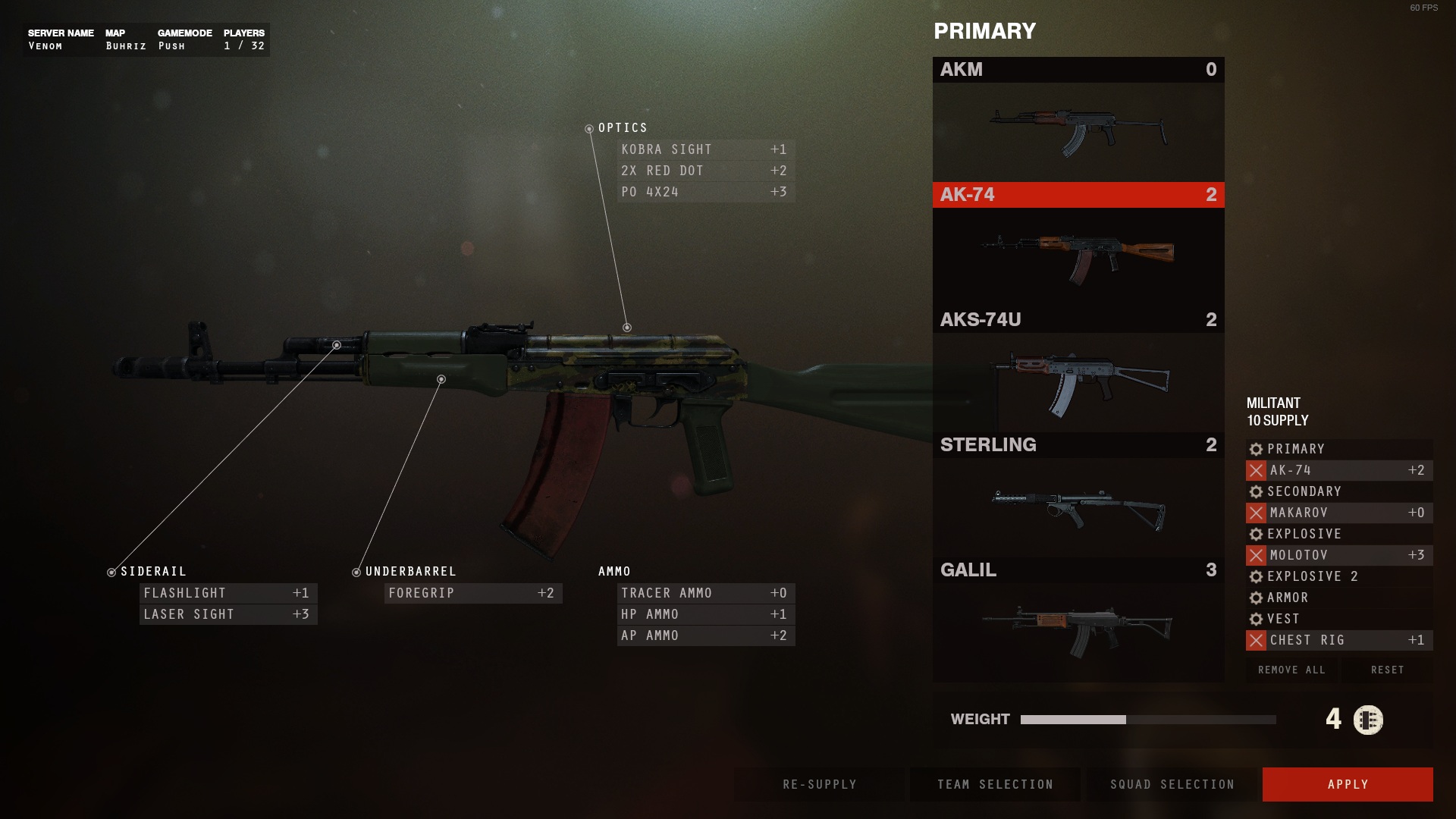This screenshot has width=1456, height=819.
Task: Open Team Selection
Action: point(995,784)
